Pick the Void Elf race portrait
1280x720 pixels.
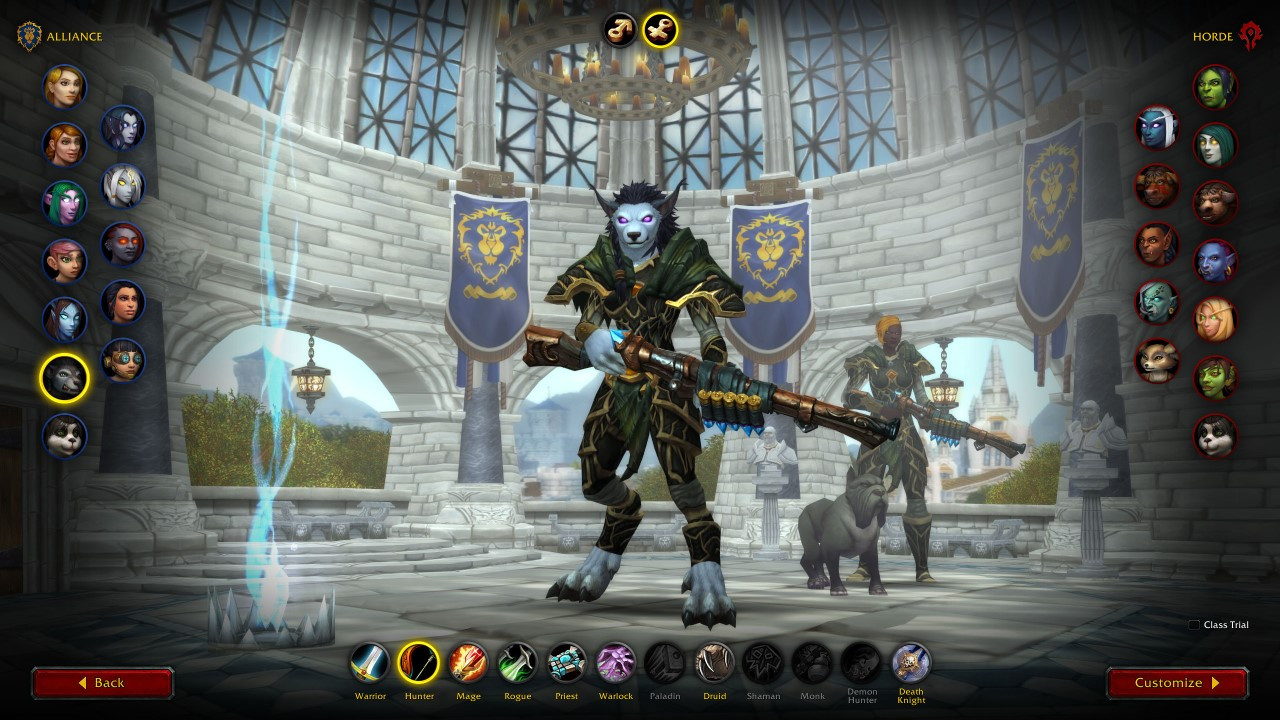(123, 128)
